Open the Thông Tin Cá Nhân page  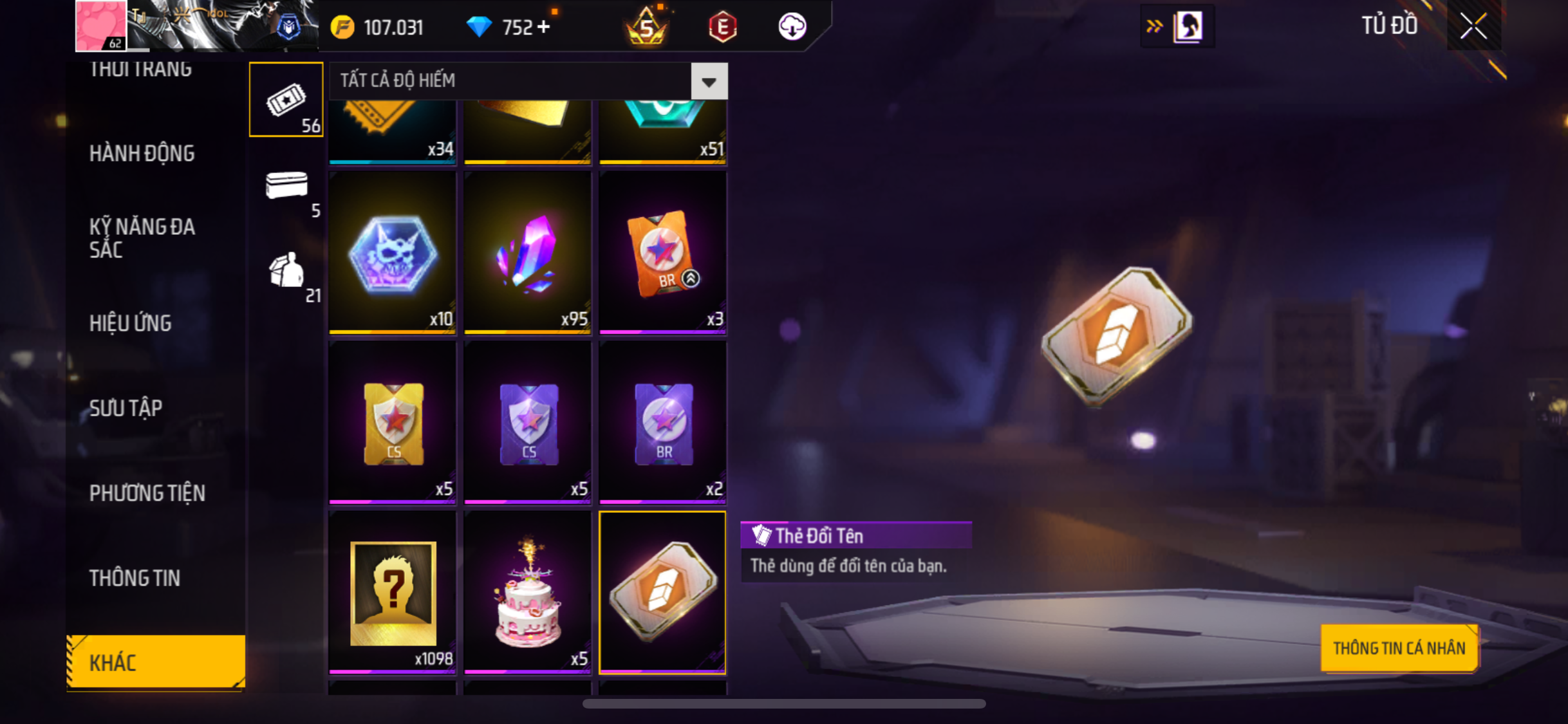click(x=1399, y=648)
